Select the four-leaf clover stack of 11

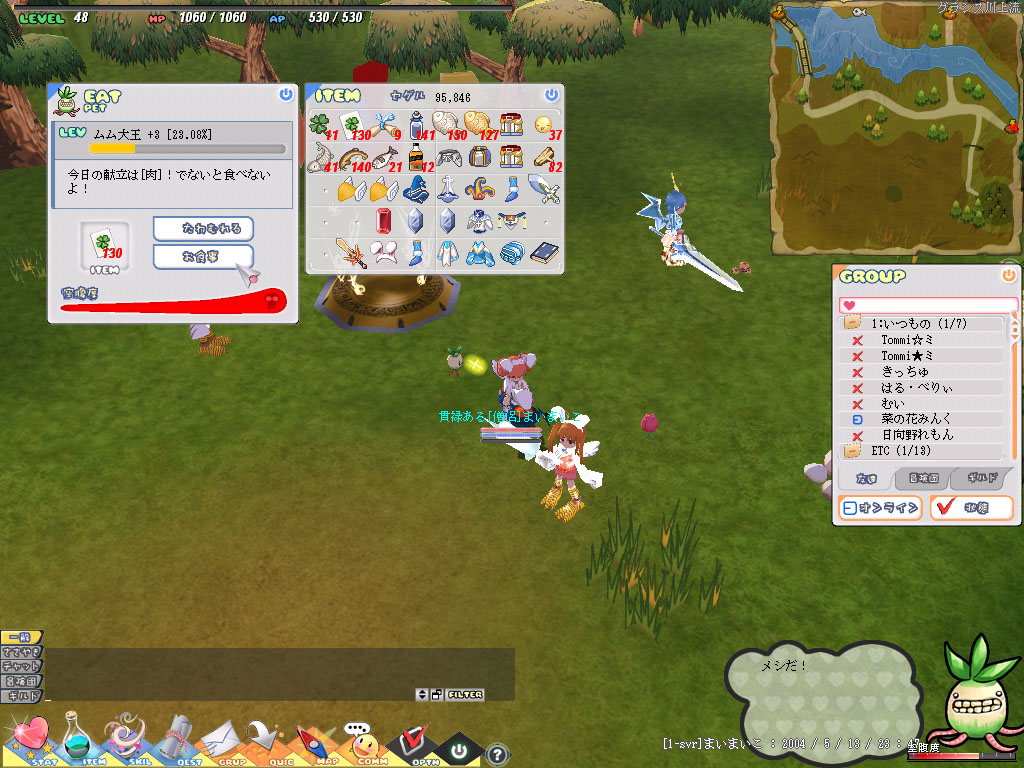tap(319, 125)
